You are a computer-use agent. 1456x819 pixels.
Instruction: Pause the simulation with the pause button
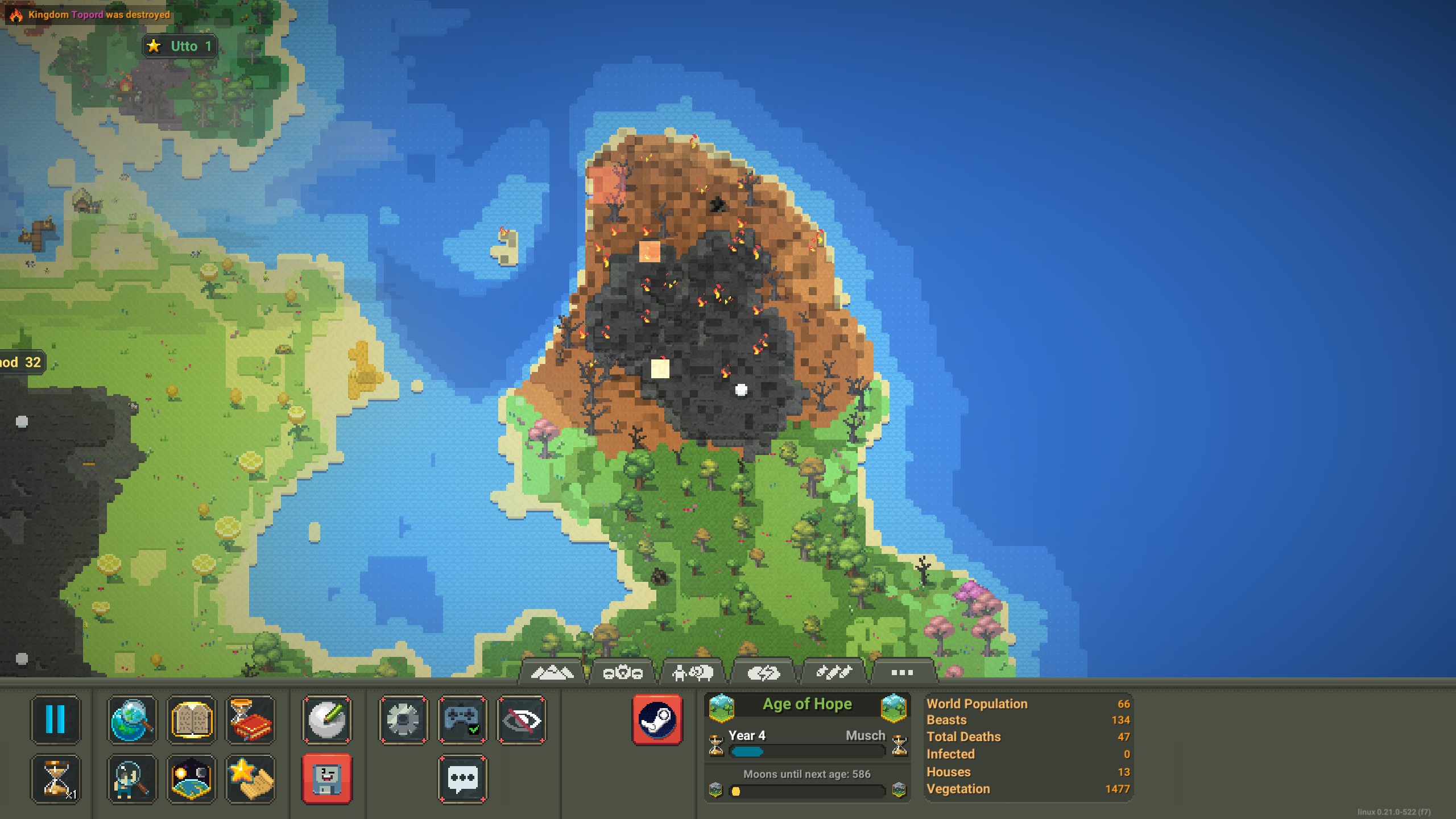click(55, 719)
